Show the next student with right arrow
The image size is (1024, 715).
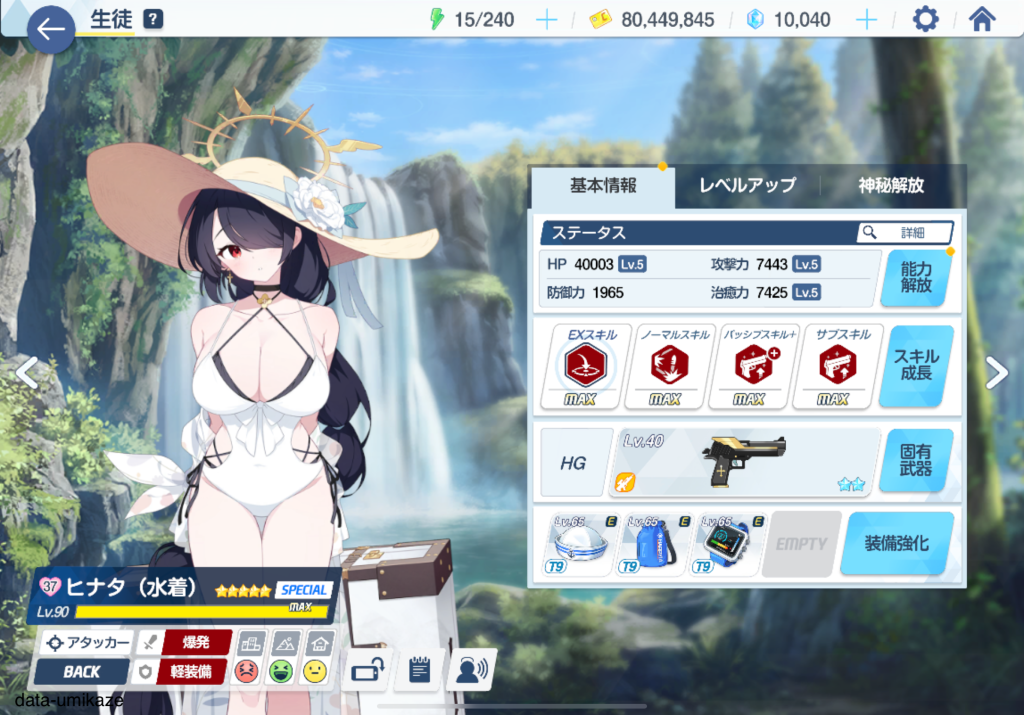pos(997,372)
